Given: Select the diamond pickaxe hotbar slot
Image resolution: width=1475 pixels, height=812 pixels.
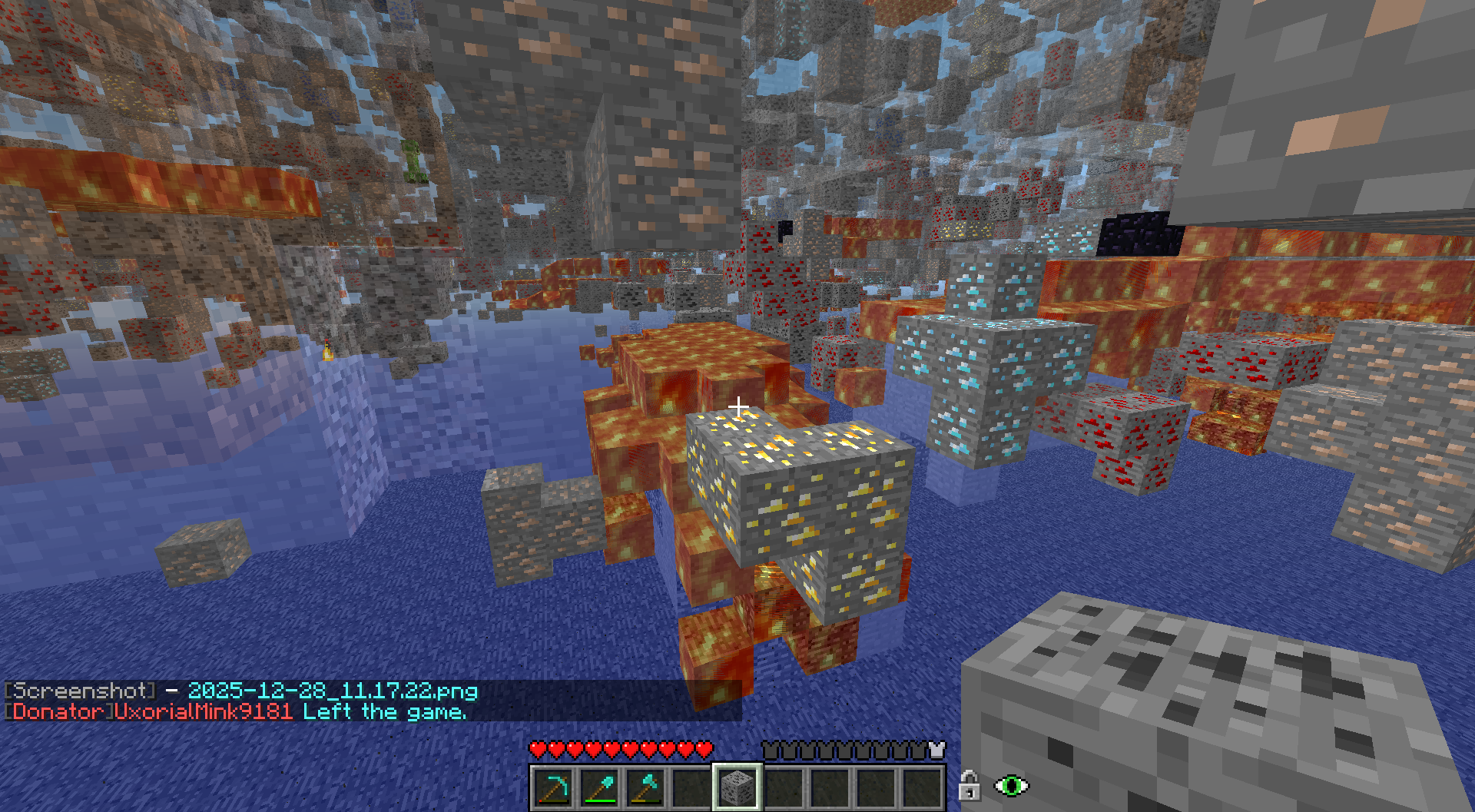Looking at the screenshot, I should [x=554, y=787].
